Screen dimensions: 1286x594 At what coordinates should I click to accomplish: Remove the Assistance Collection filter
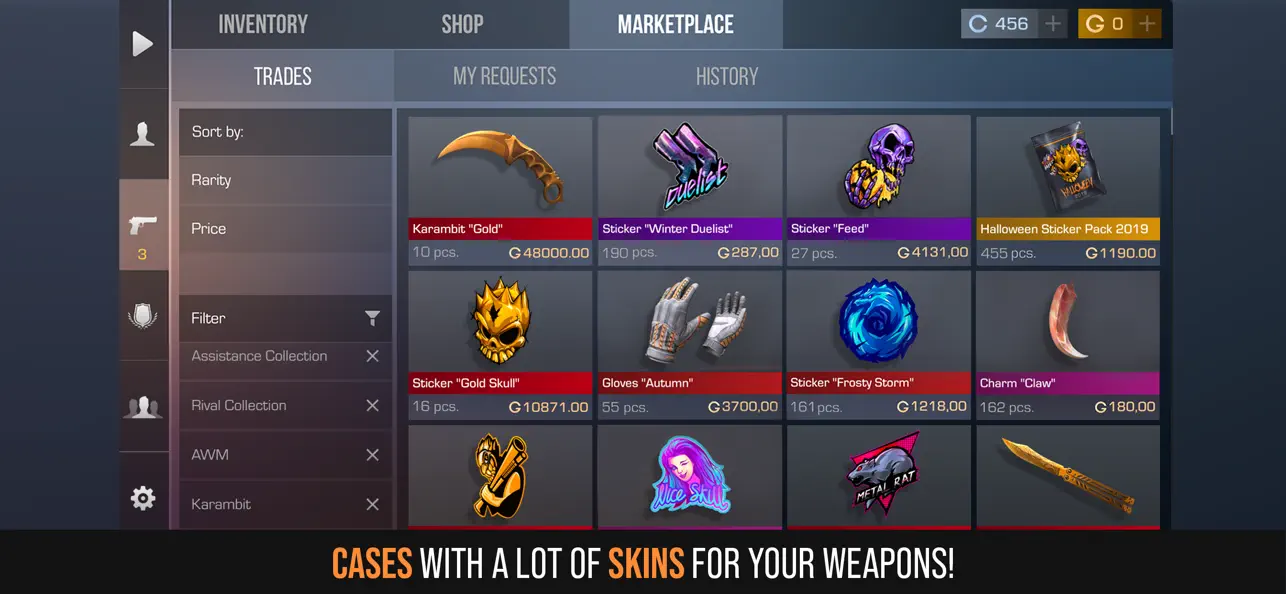372,356
